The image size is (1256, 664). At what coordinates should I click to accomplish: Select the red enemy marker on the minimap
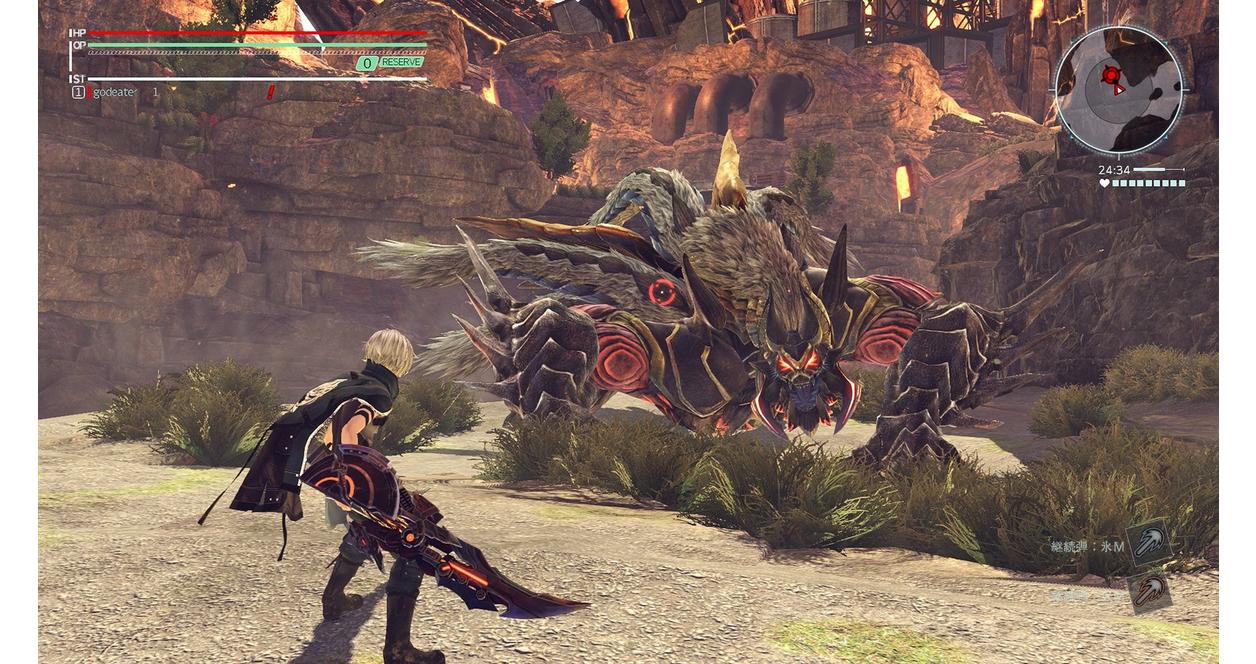coord(1110,75)
